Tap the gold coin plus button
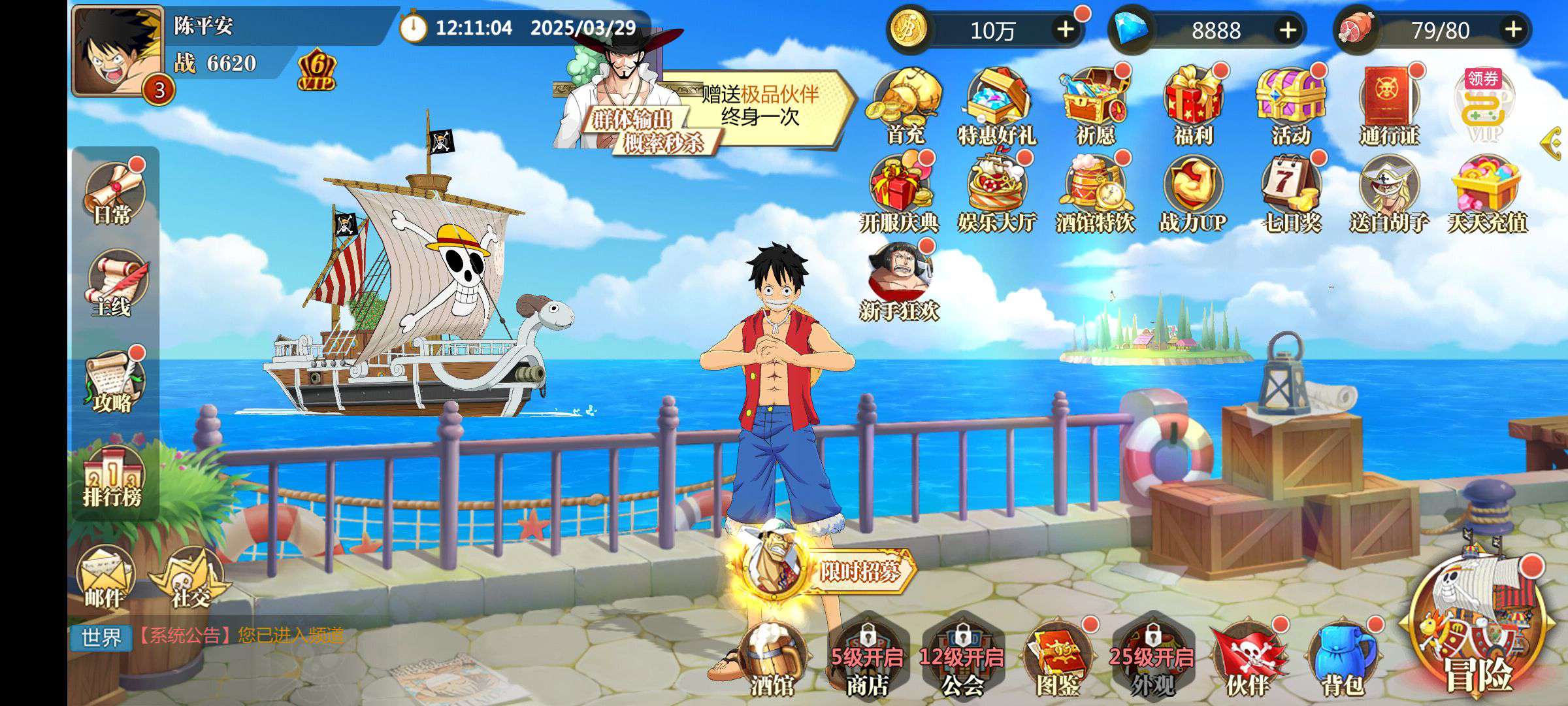Image resolution: width=1568 pixels, height=706 pixels. coord(1065,29)
